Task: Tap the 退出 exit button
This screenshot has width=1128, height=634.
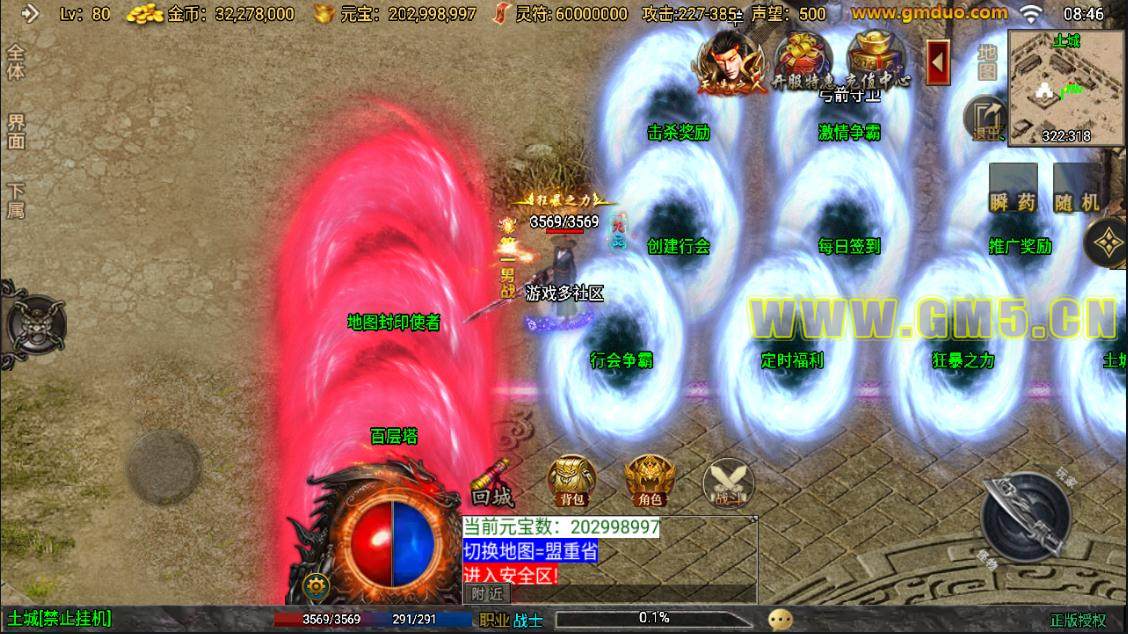Action: coord(986,117)
